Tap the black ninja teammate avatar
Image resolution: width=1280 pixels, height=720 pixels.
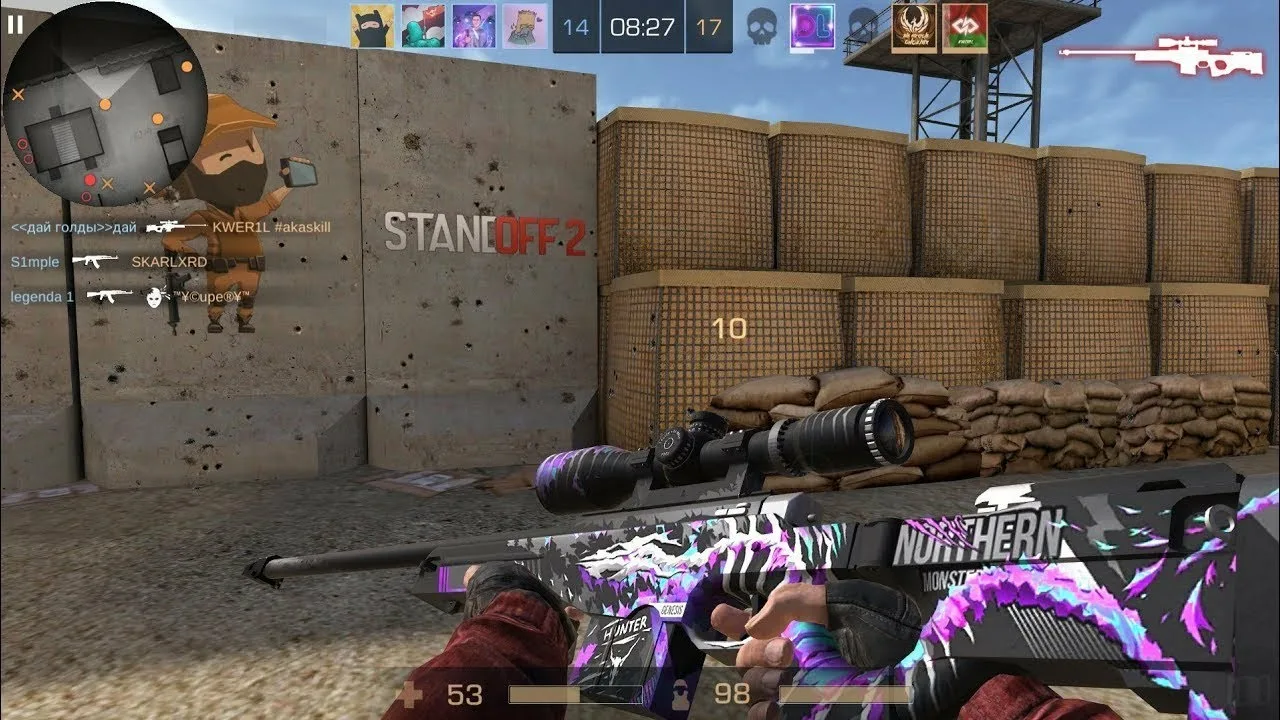point(372,26)
